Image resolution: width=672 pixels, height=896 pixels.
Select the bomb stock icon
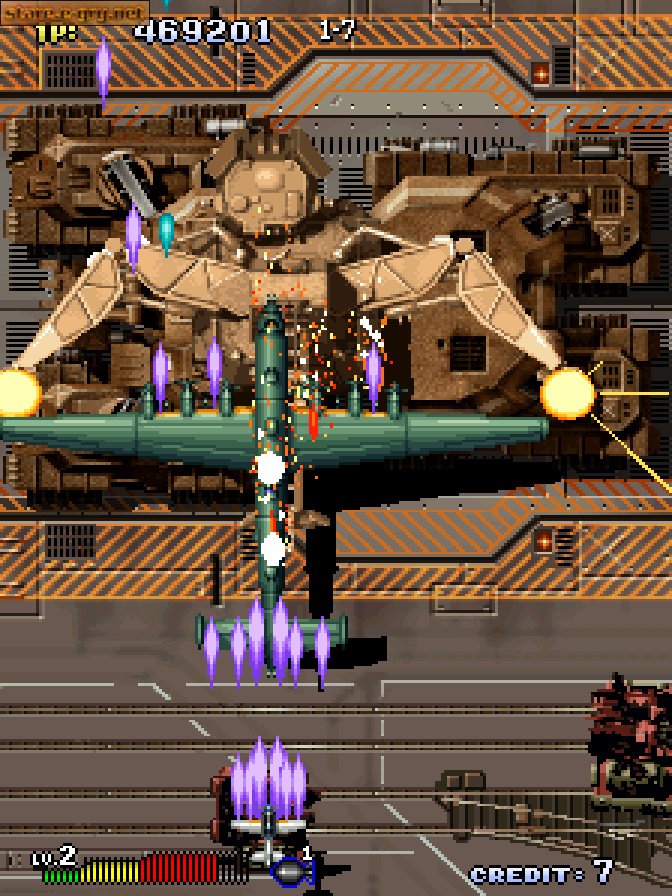(x=292, y=872)
